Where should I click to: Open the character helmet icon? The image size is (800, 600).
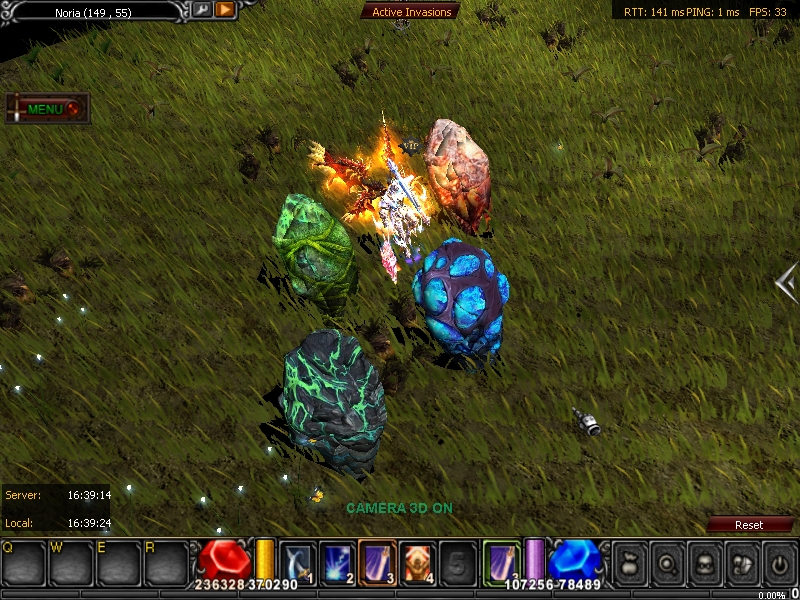coord(704,562)
